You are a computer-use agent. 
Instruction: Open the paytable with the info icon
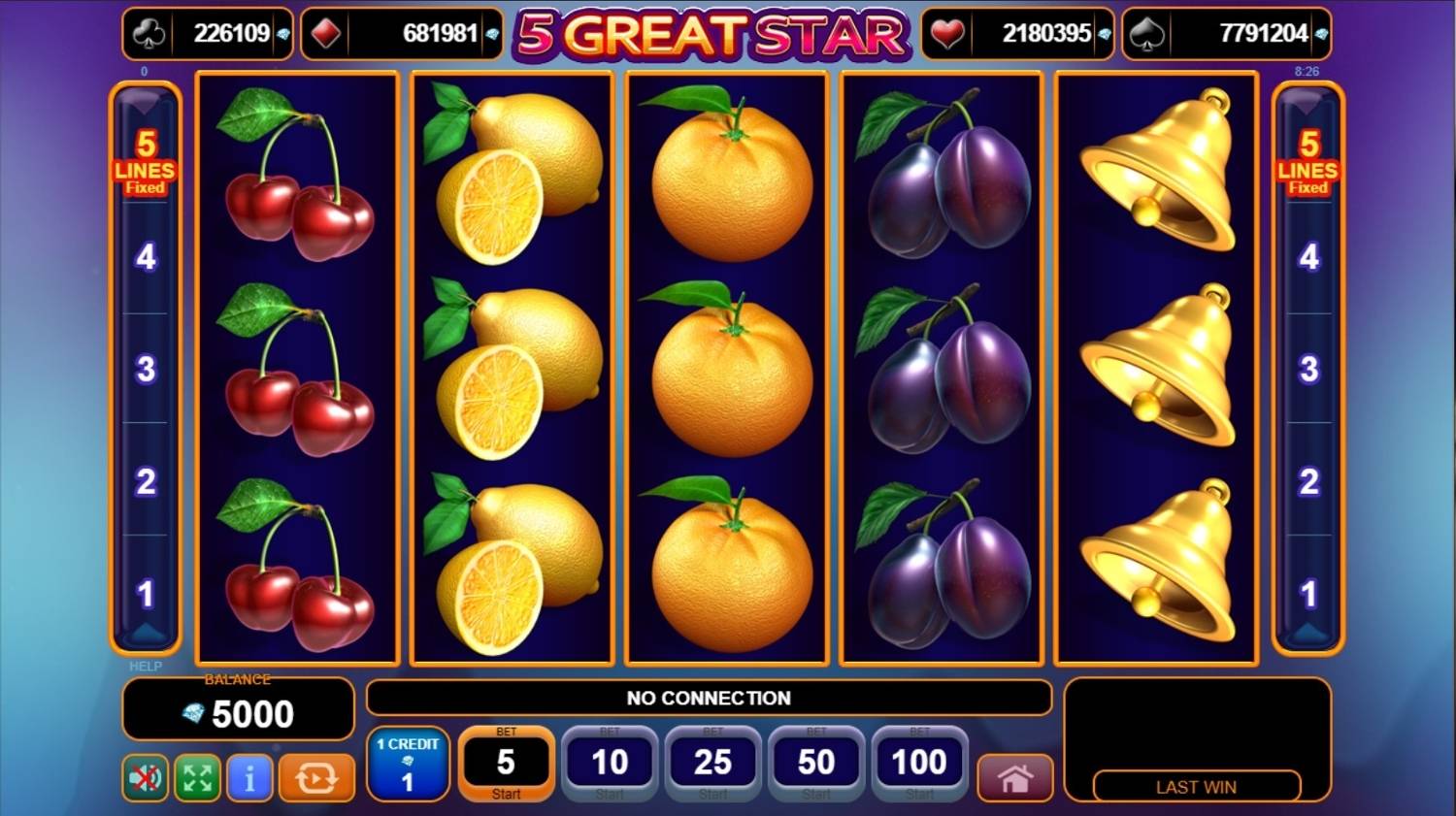coord(248,777)
